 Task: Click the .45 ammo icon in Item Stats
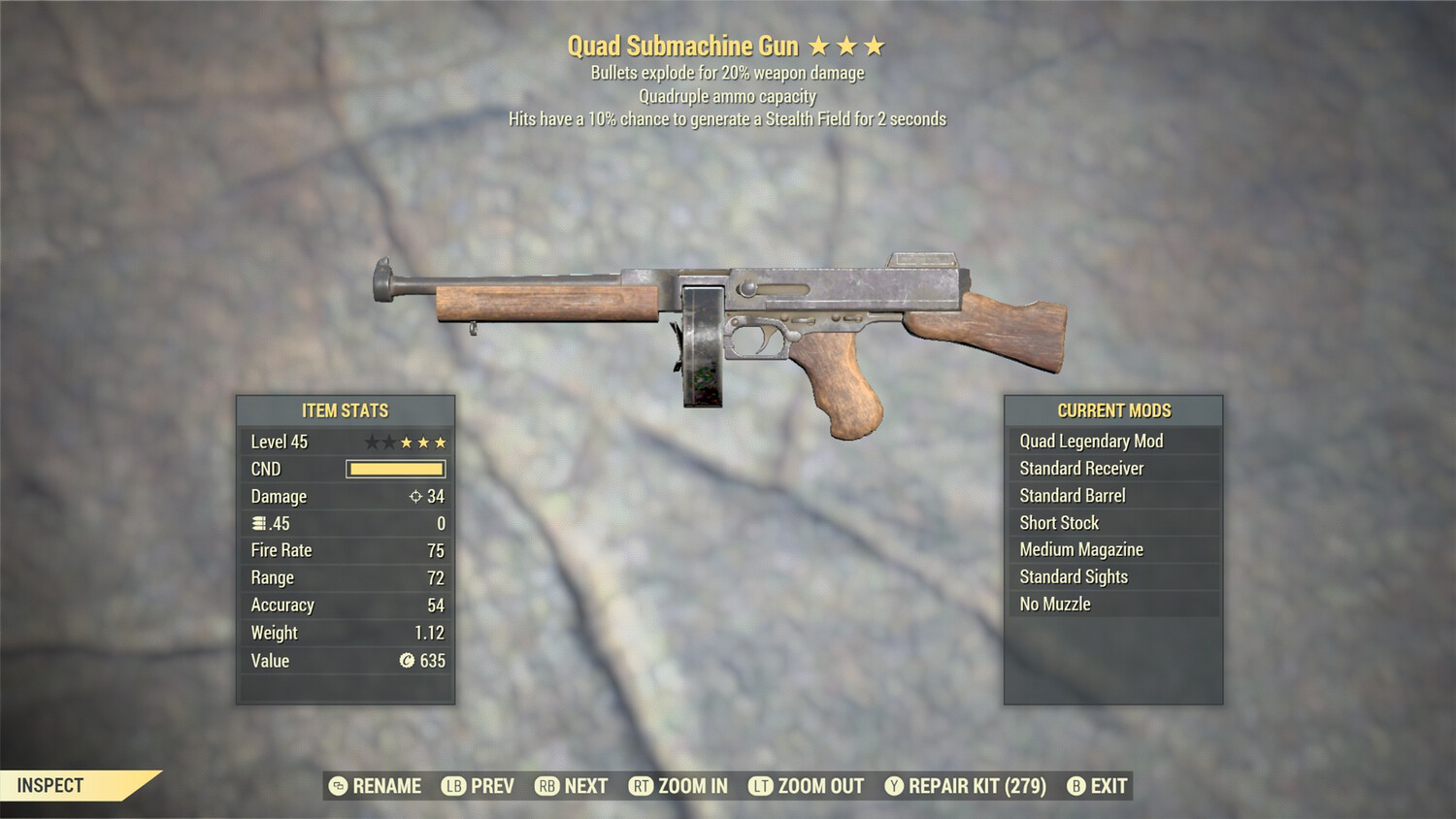(257, 523)
